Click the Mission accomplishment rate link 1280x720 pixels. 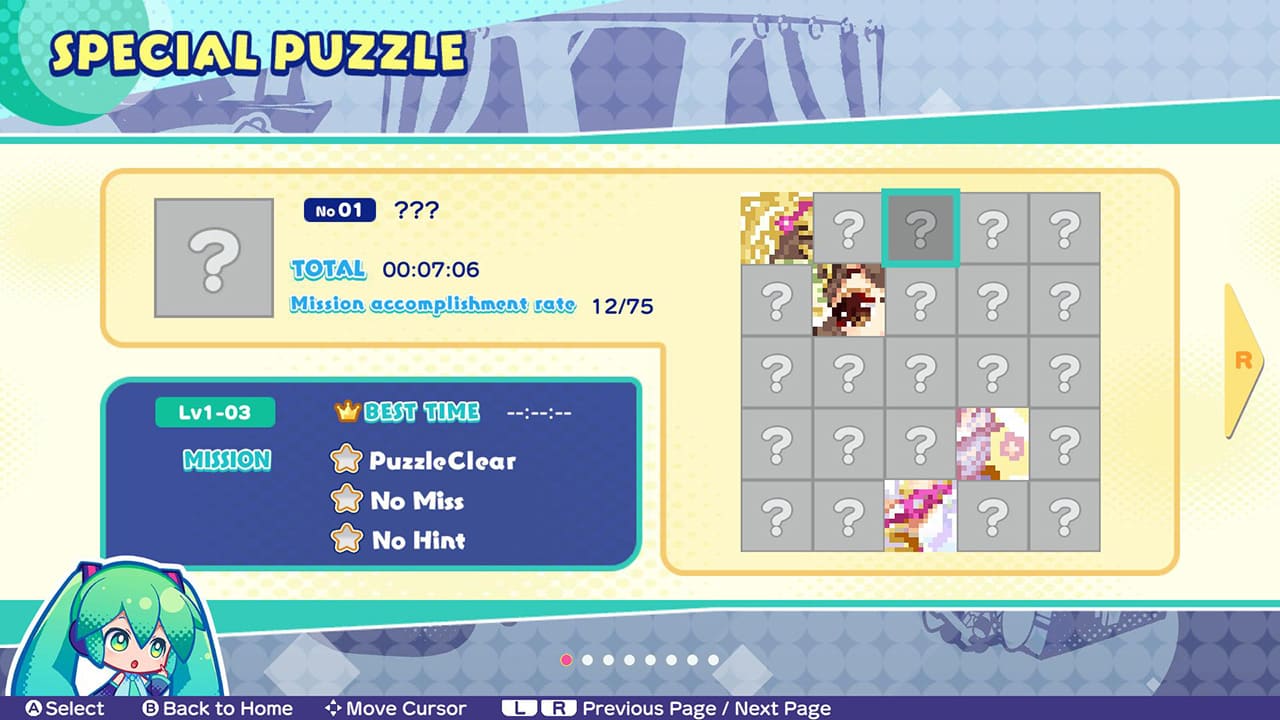[434, 306]
